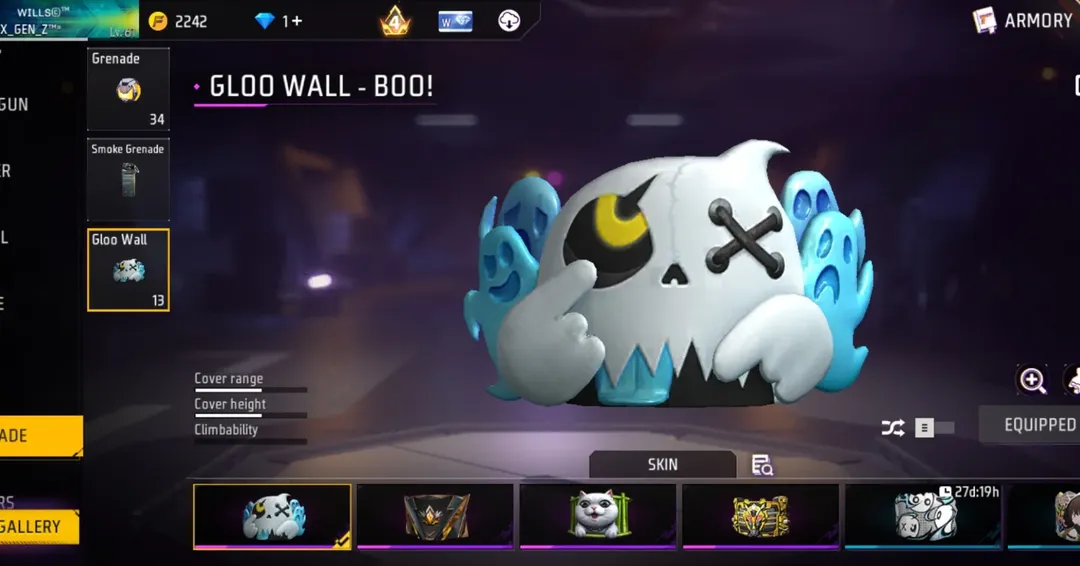Open the Smoke Grenade category
The width and height of the screenshot is (1080, 566).
tap(128, 180)
